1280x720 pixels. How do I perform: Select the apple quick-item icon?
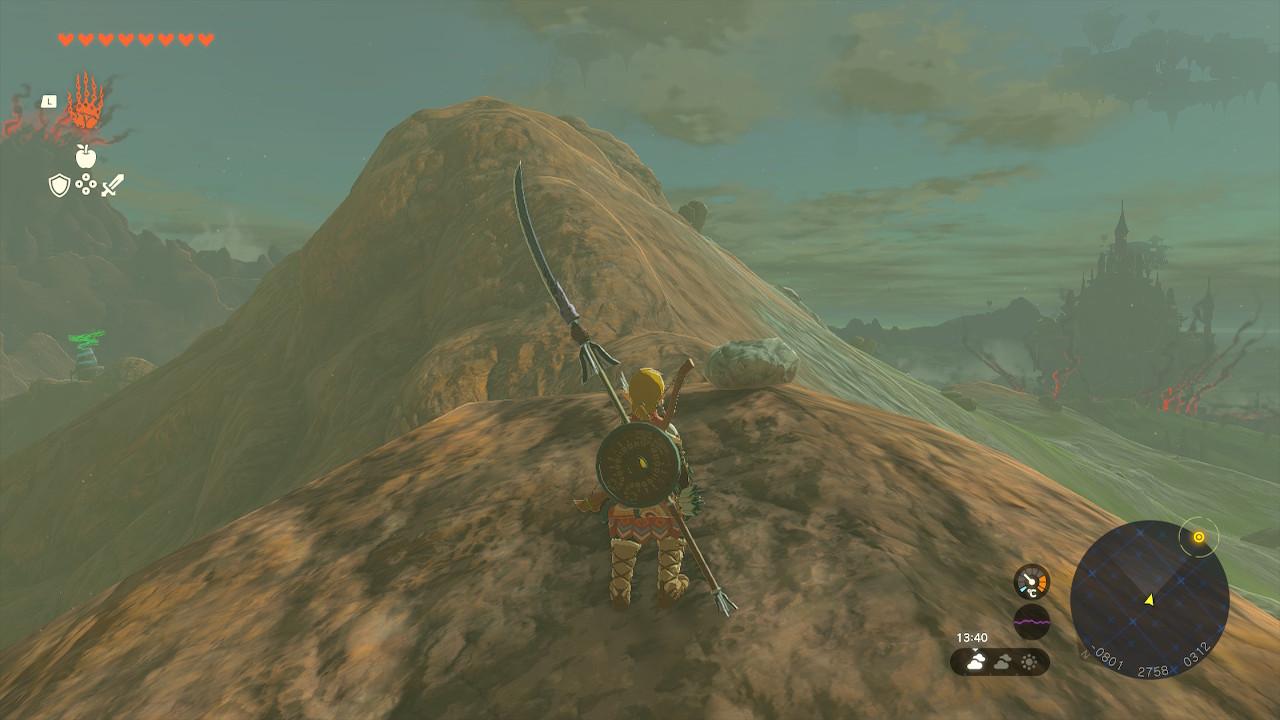click(86, 156)
